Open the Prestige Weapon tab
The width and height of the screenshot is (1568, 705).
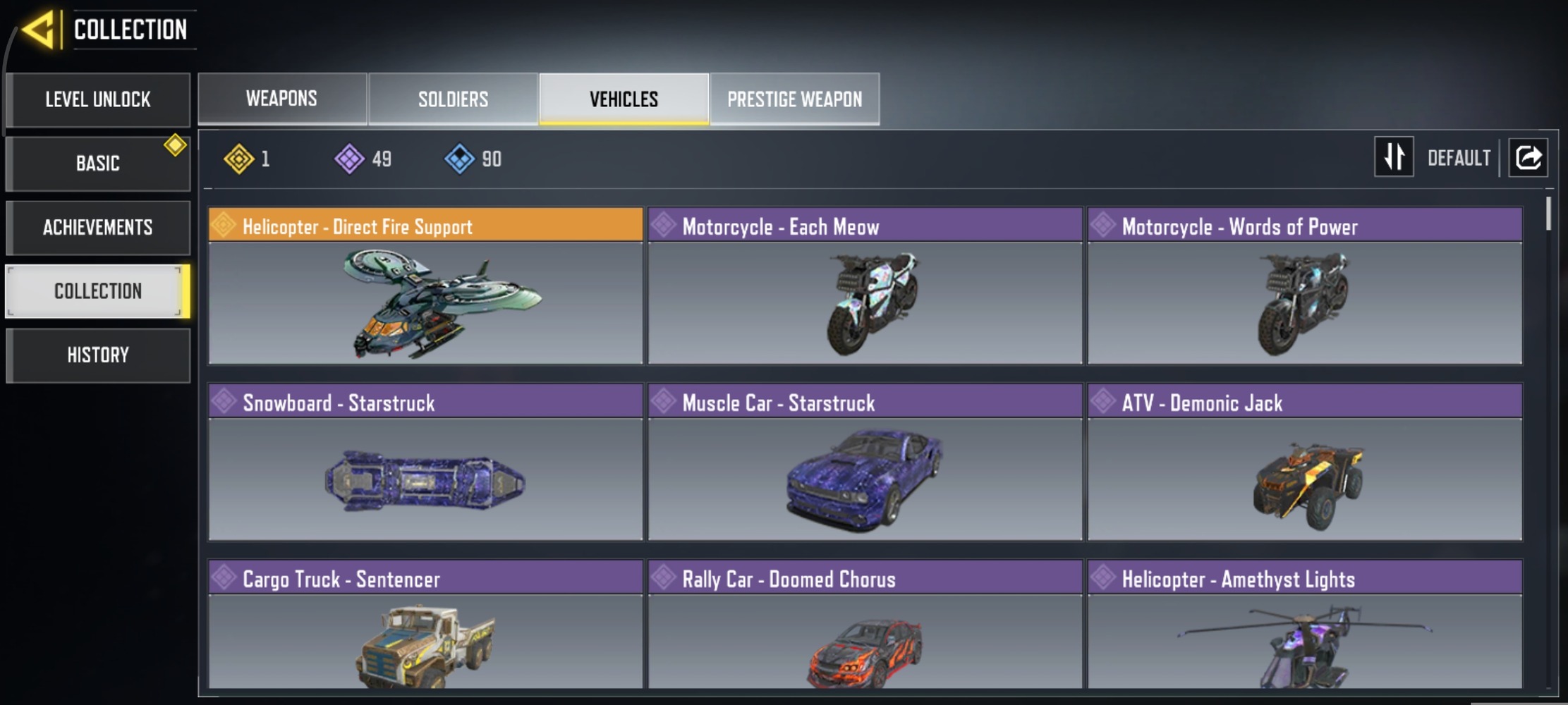[794, 99]
